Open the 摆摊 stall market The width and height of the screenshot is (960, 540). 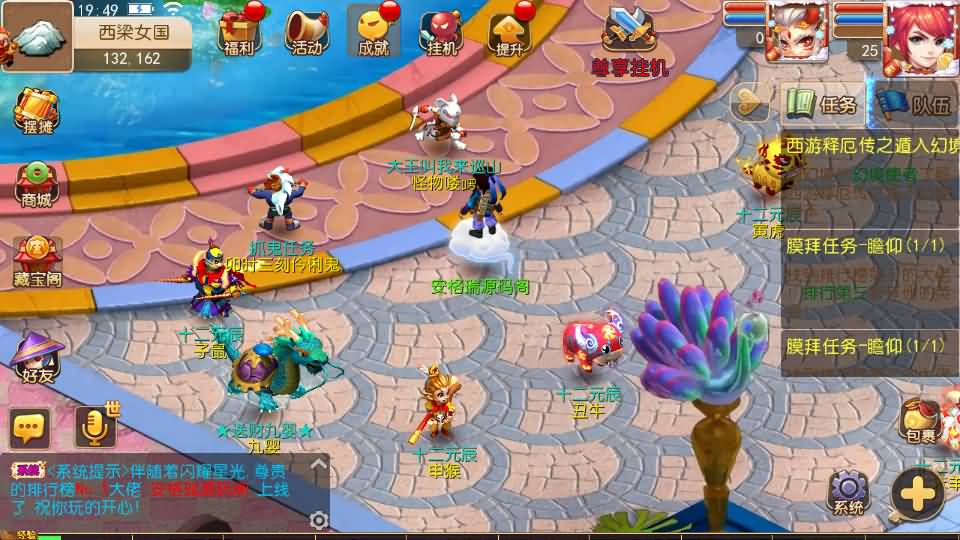(x=36, y=110)
